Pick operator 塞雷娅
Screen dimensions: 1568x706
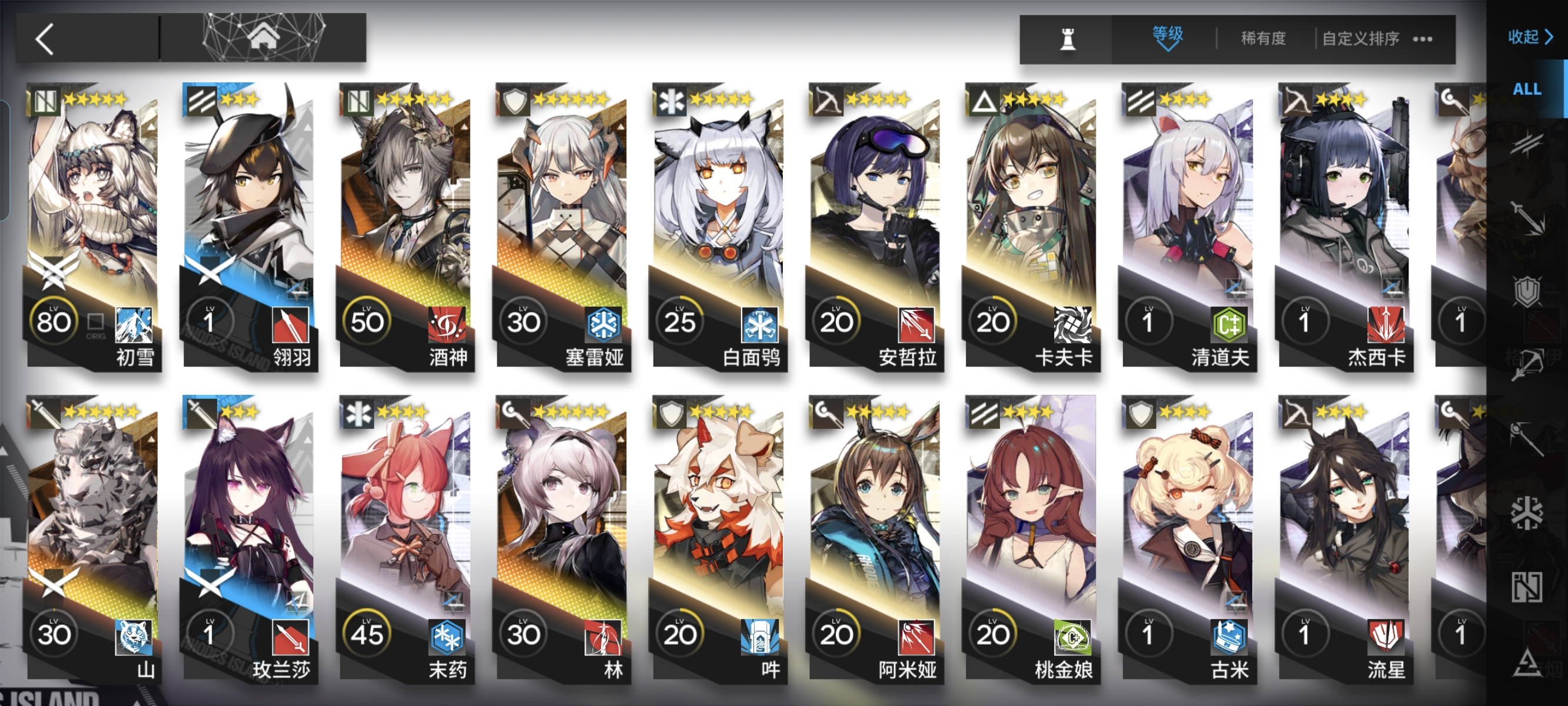coord(562,225)
